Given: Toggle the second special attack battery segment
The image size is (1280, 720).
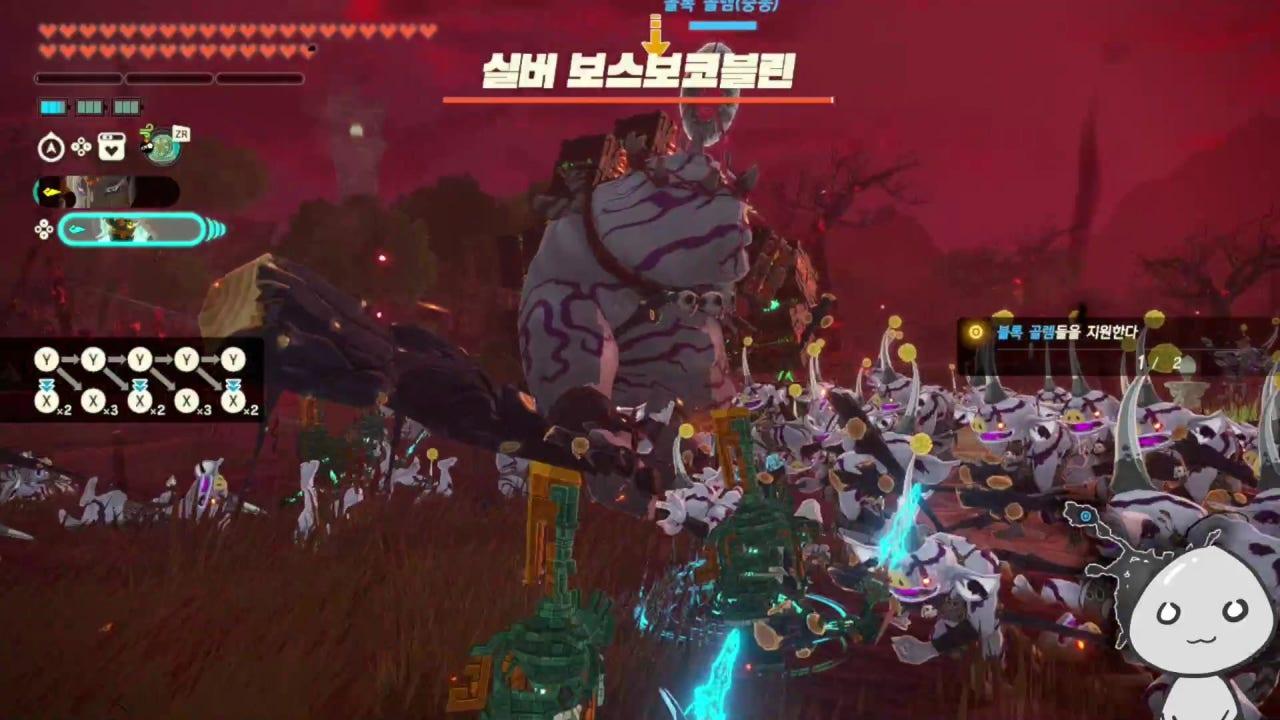Looking at the screenshot, I should click(x=88, y=107).
